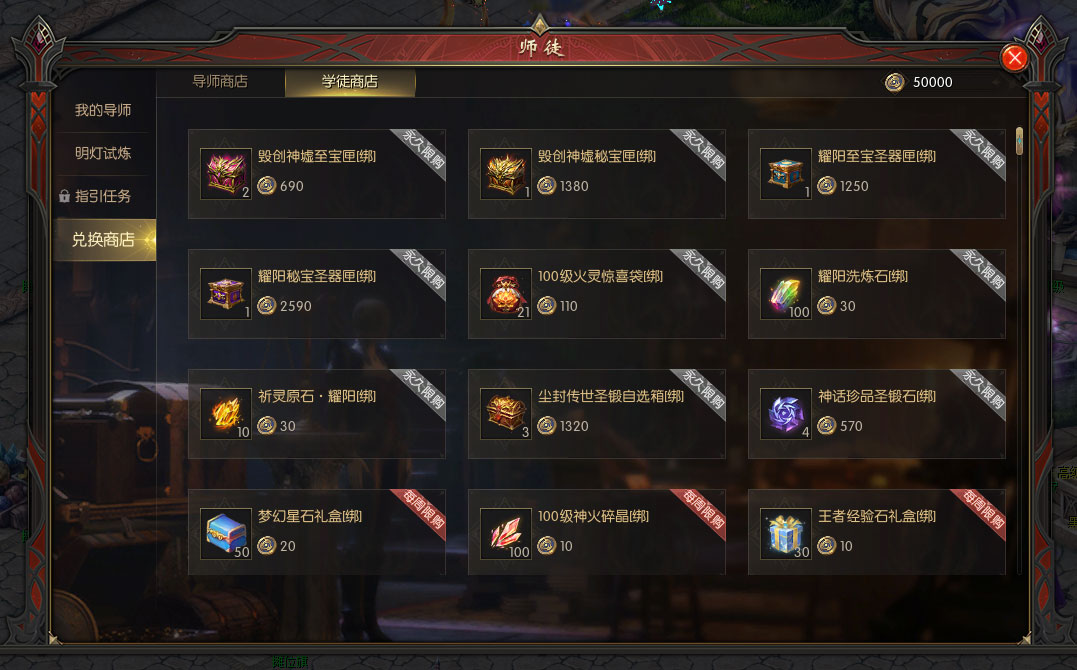Viewport: 1077px width, 670px height.
Task: Pick the 梦幻星石礼盒 blue chest
Action: tap(226, 534)
